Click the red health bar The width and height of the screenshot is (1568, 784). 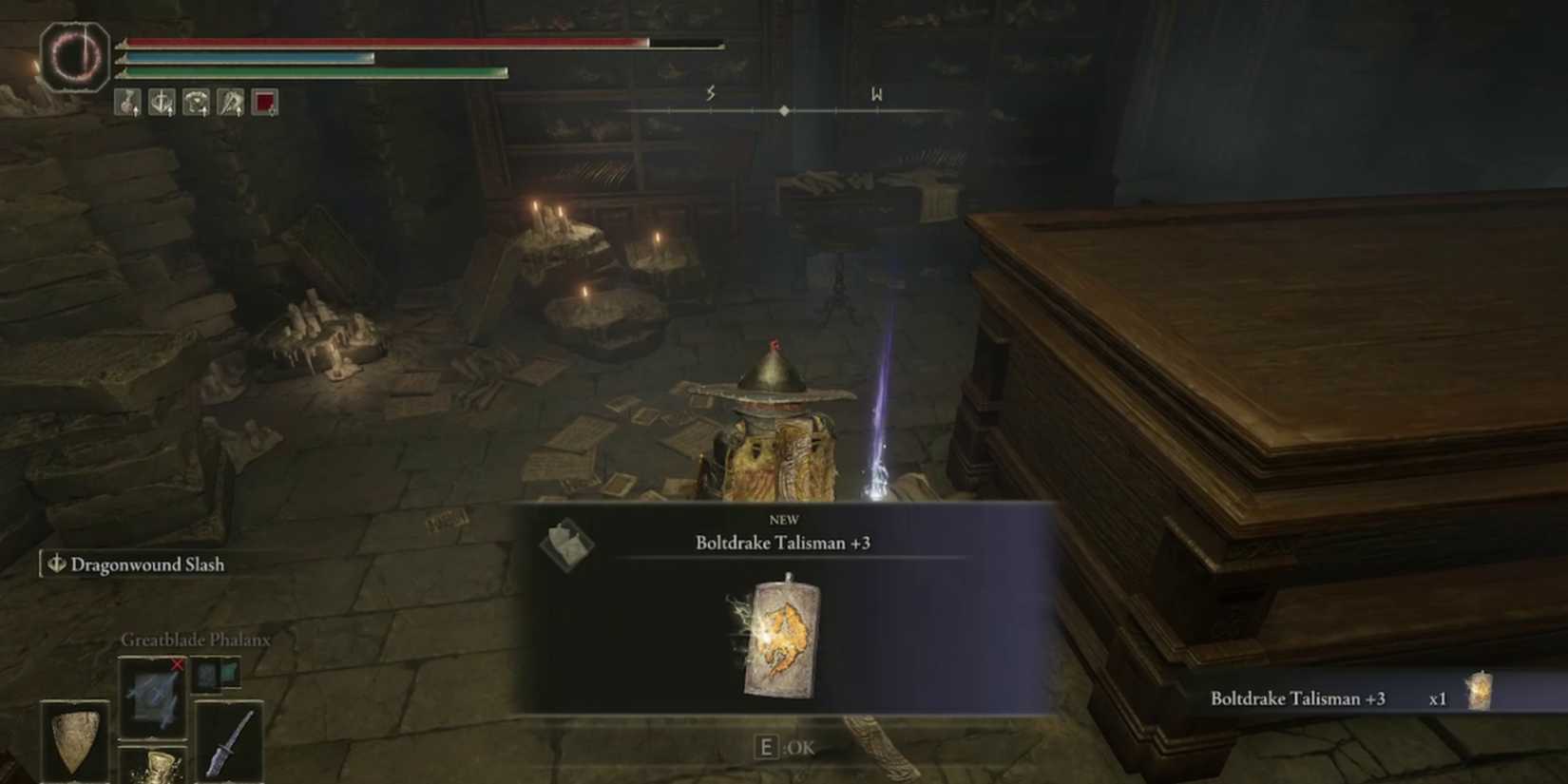click(380, 42)
